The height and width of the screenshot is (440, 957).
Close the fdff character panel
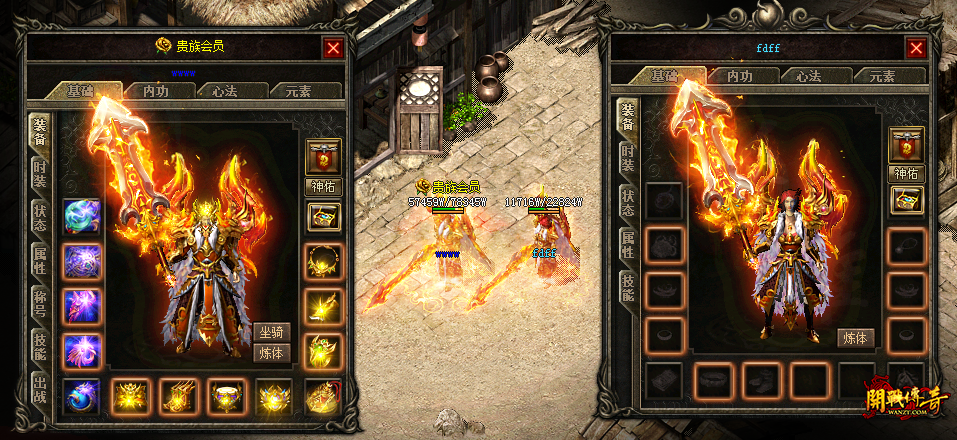tap(915, 47)
